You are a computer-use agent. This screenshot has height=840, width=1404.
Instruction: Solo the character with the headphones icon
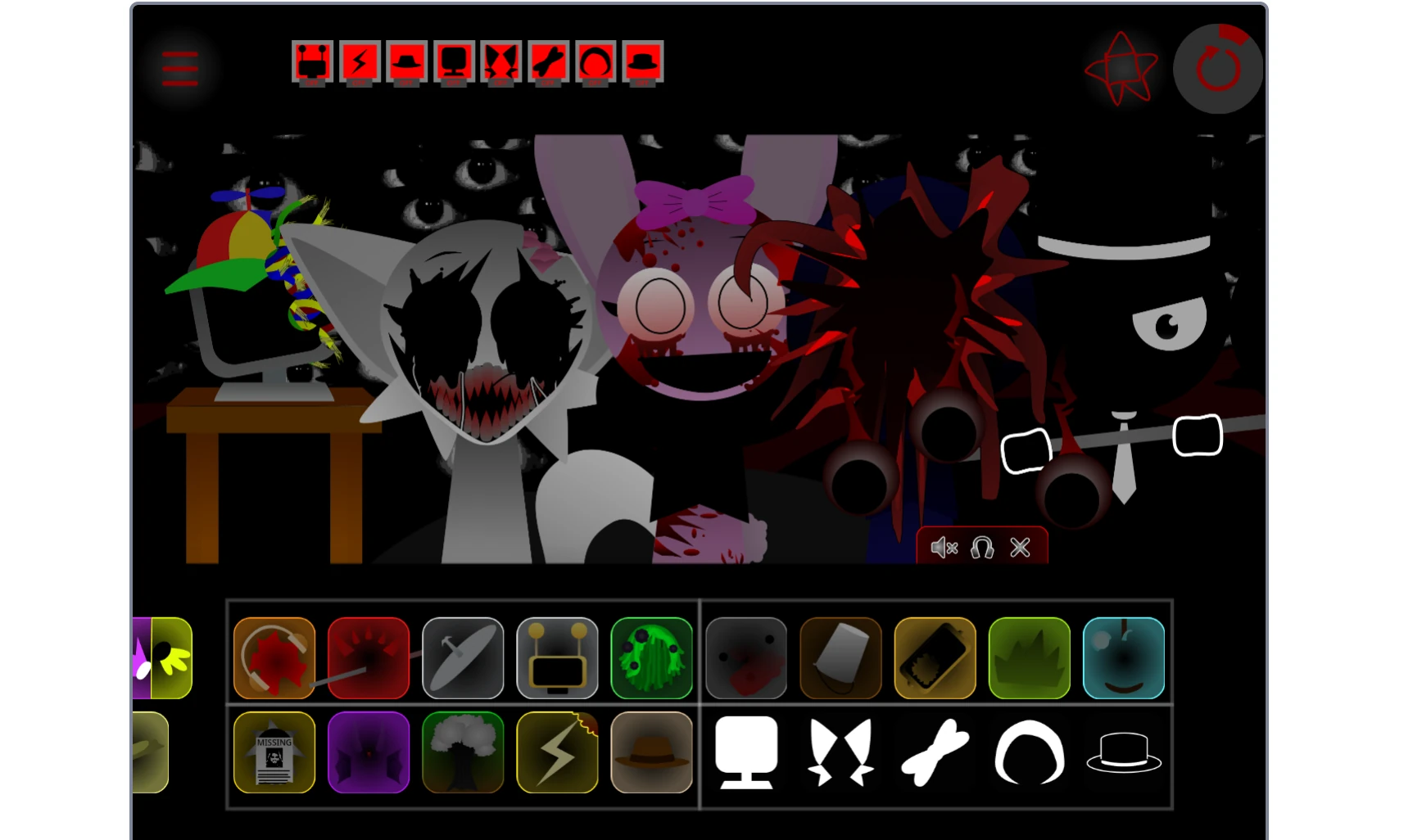click(982, 547)
